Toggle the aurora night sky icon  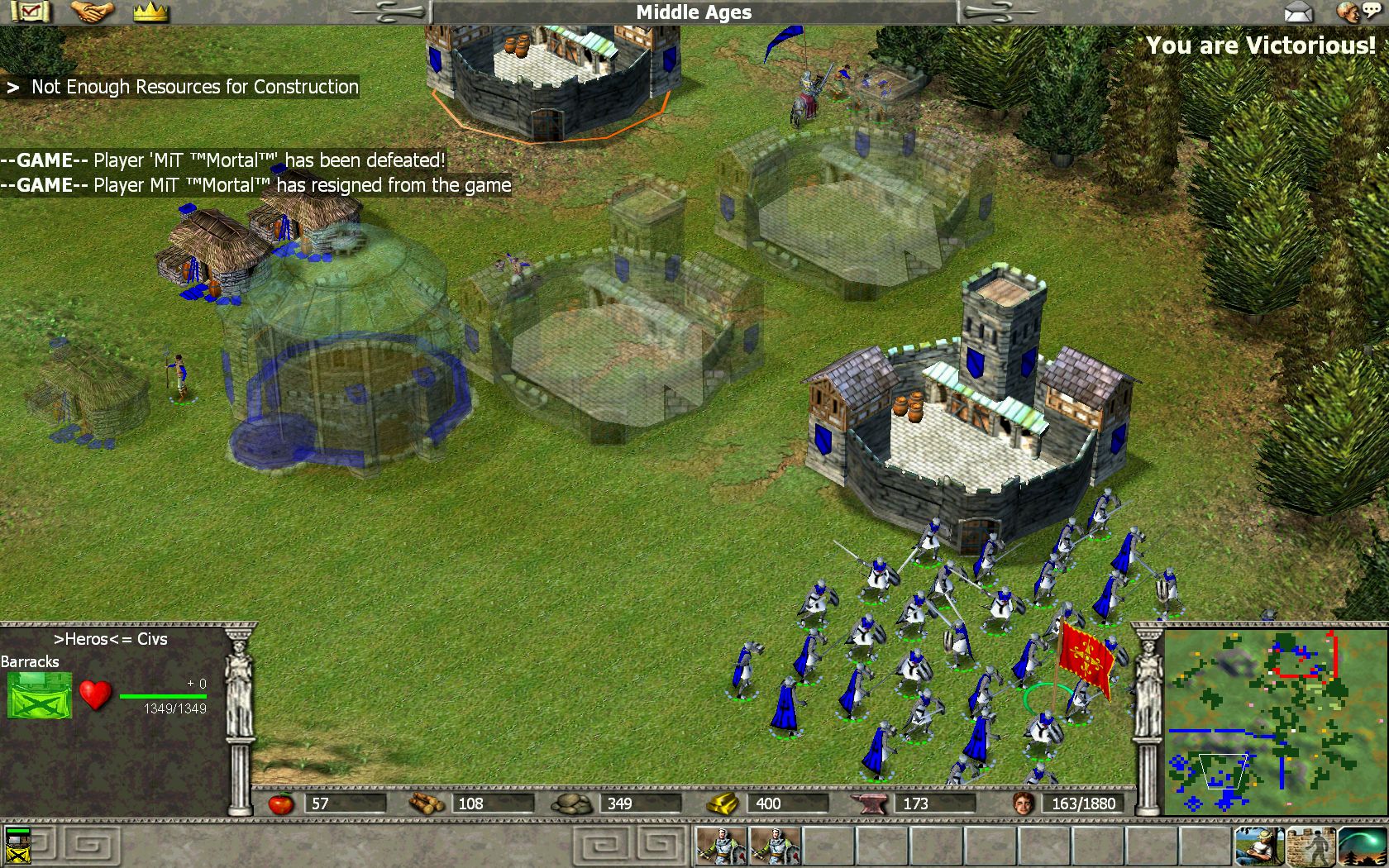[x=1362, y=846]
